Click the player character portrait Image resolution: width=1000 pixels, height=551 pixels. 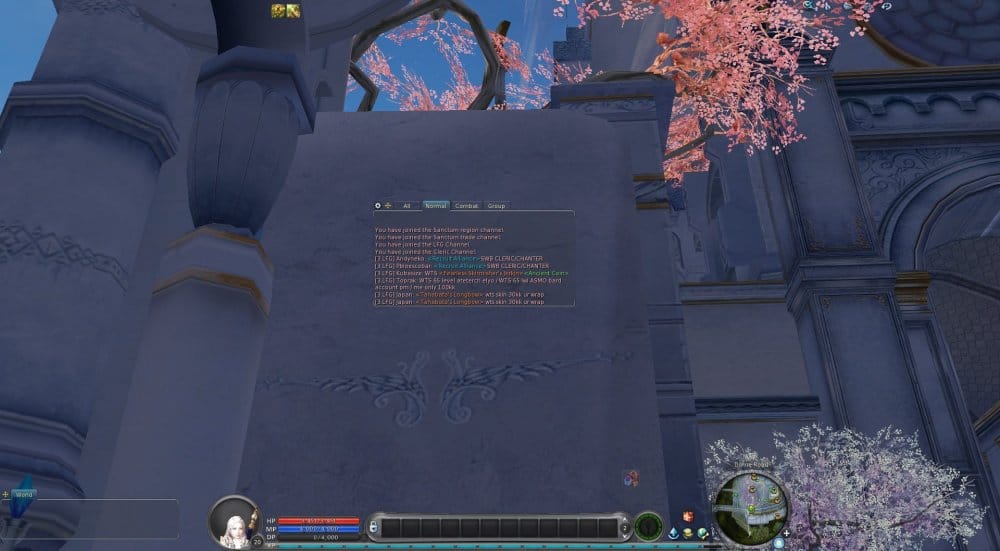point(234,520)
